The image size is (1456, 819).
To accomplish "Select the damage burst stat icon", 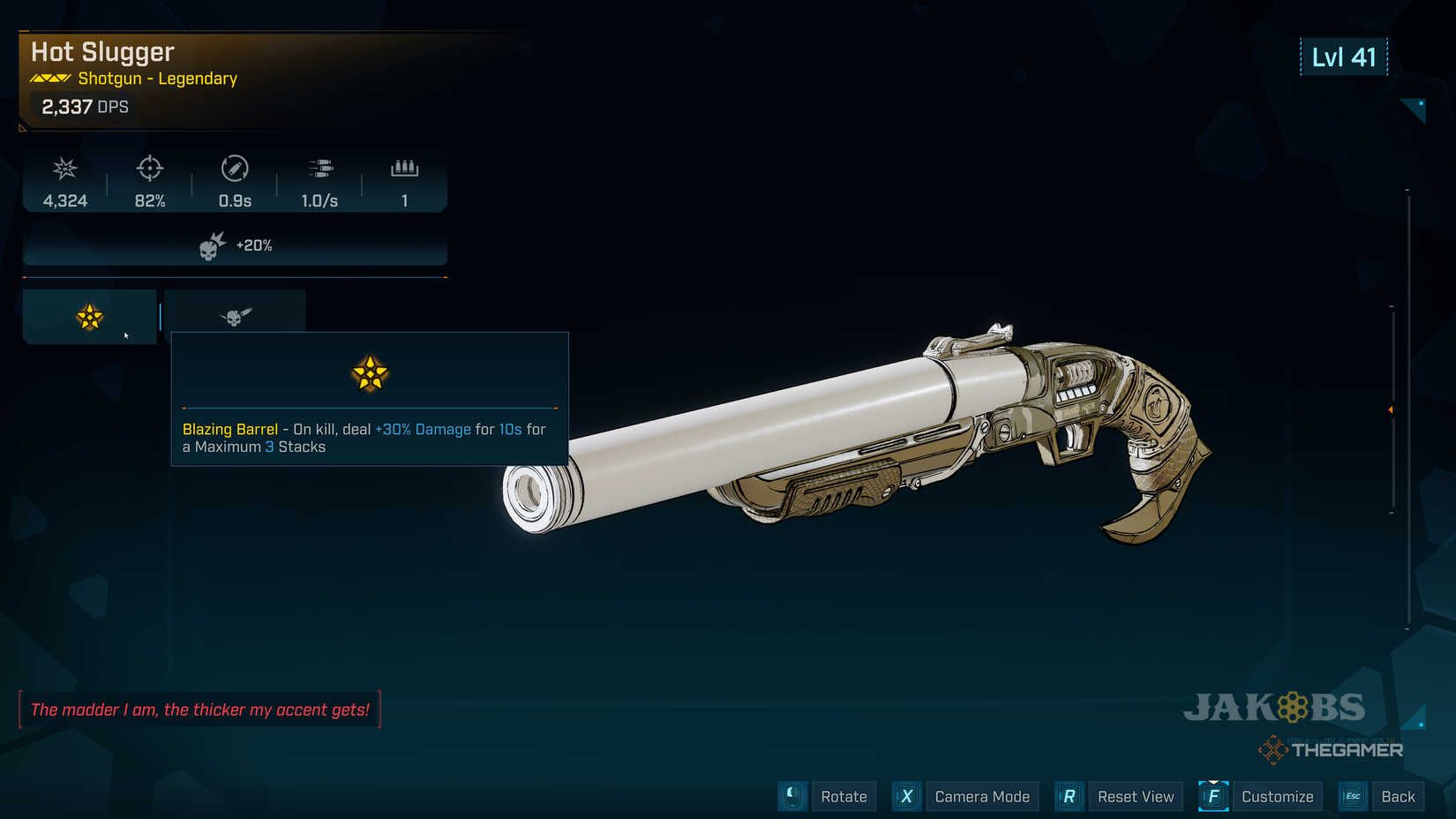I will [63, 169].
